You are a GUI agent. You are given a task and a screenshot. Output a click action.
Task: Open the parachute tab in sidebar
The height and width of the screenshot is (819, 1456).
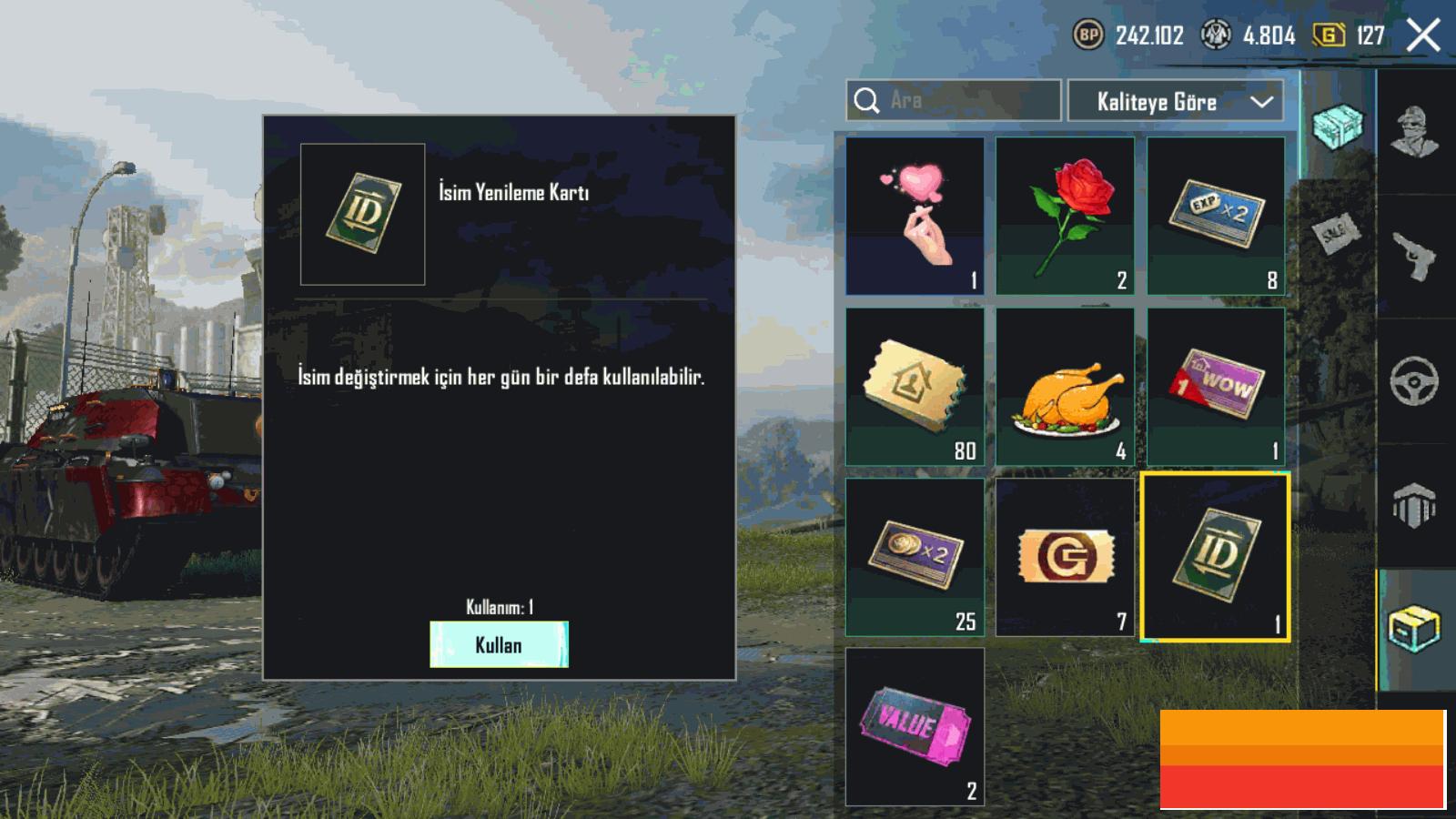(1415, 504)
